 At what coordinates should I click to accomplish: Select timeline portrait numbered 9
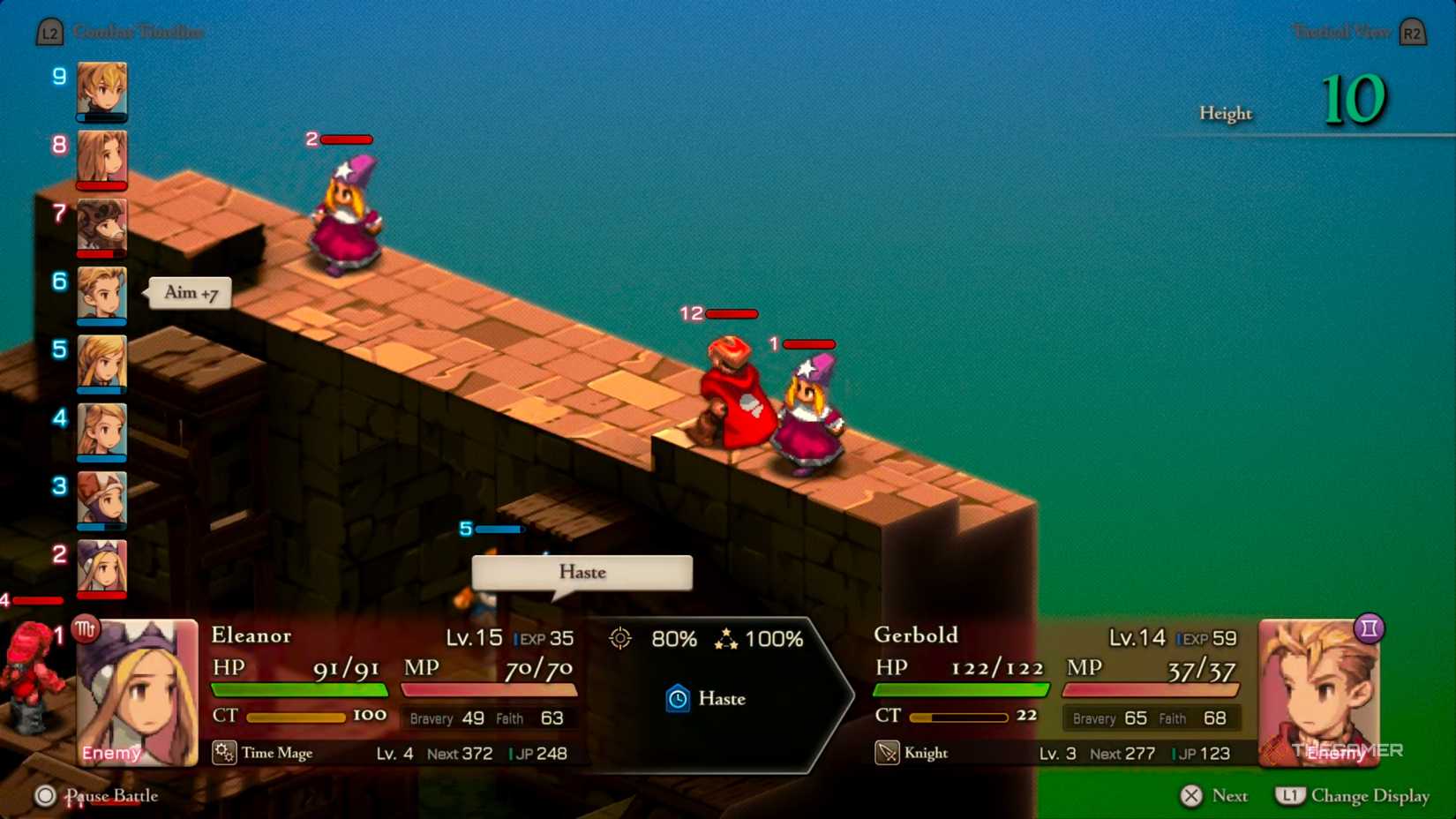[x=101, y=91]
